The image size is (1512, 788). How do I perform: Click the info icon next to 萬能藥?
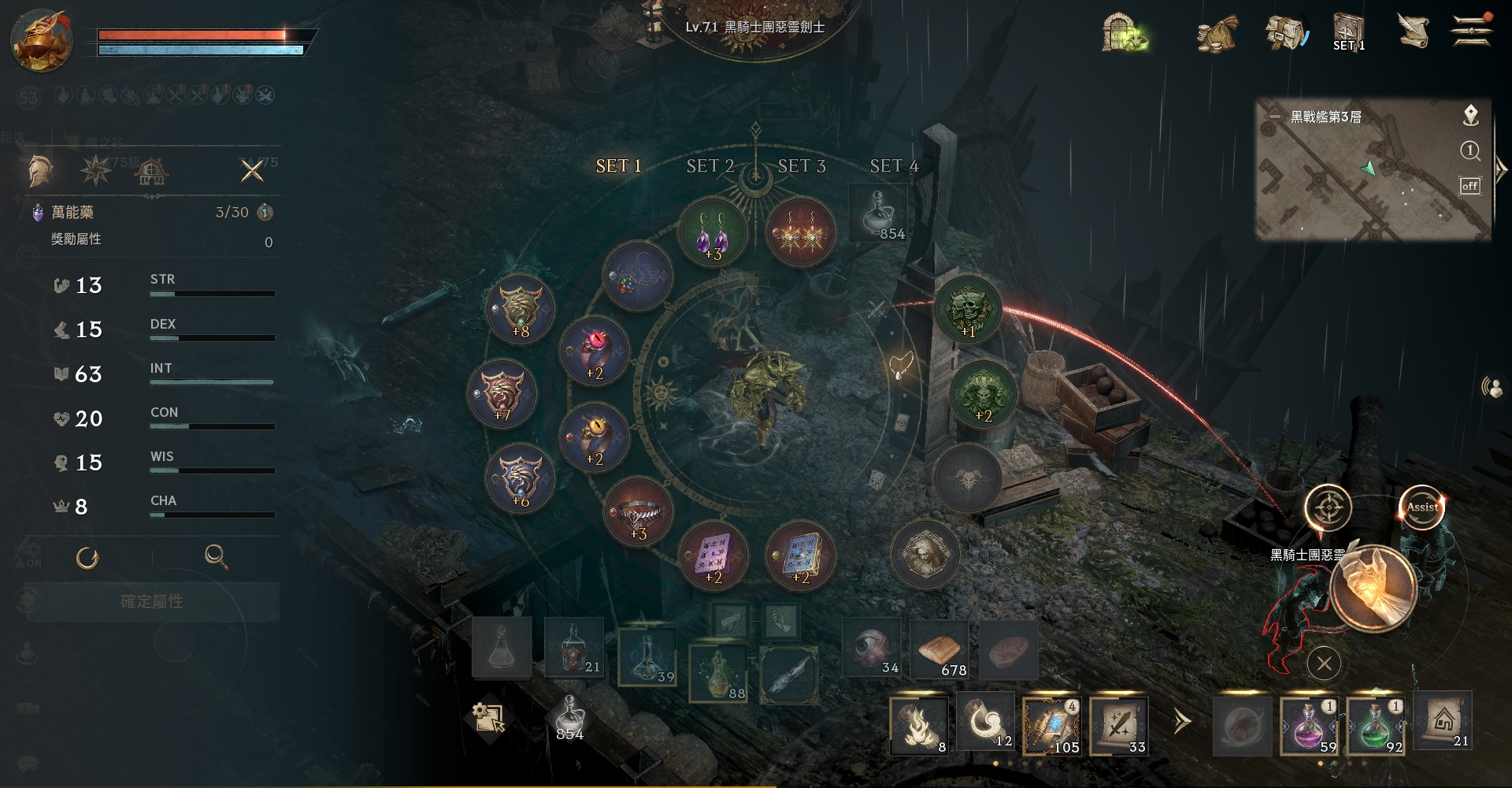click(x=265, y=212)
